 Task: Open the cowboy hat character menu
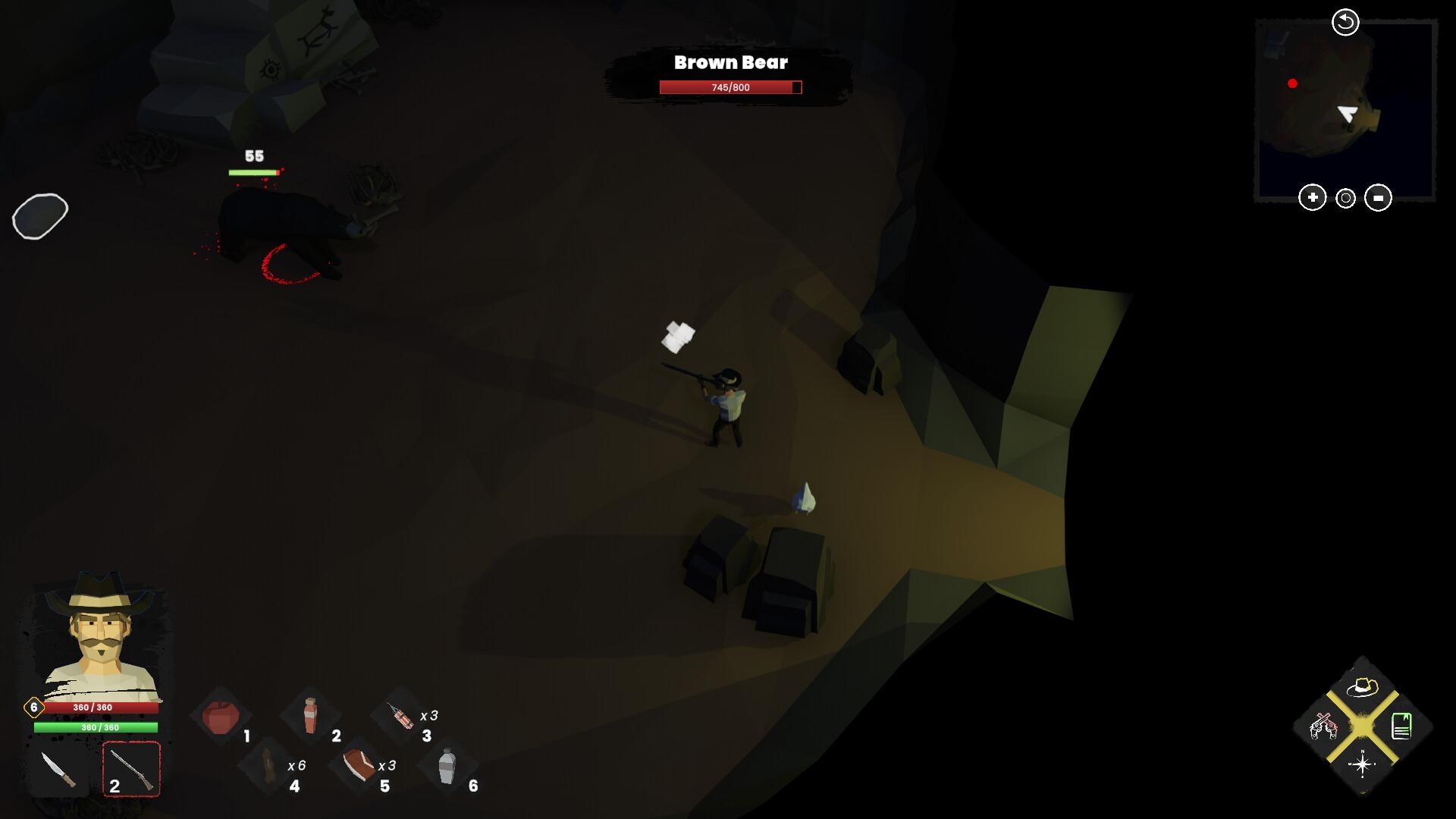(x=1362, y=688)
